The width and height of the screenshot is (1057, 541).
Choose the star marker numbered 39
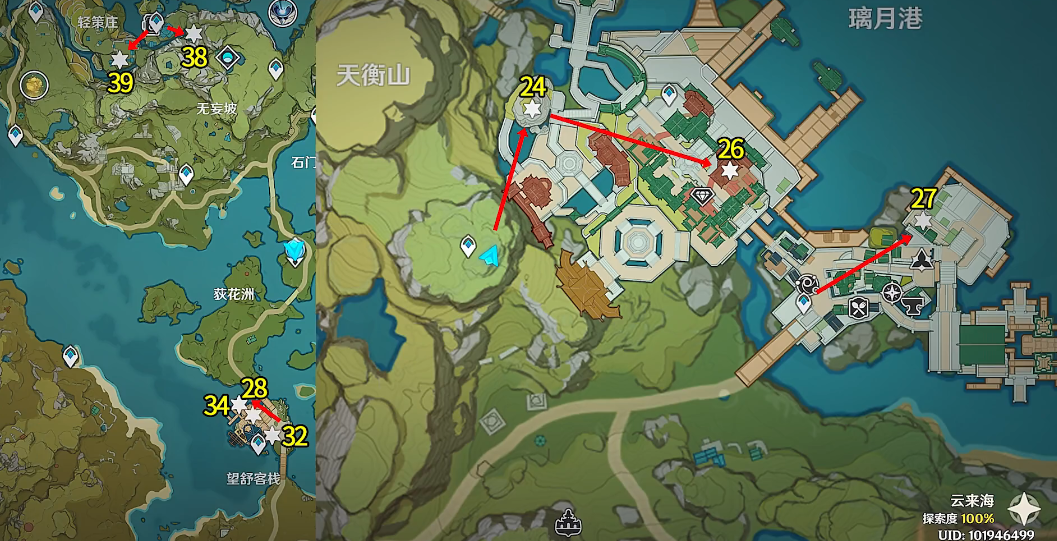pyautogui.click(x=120, y=60)
